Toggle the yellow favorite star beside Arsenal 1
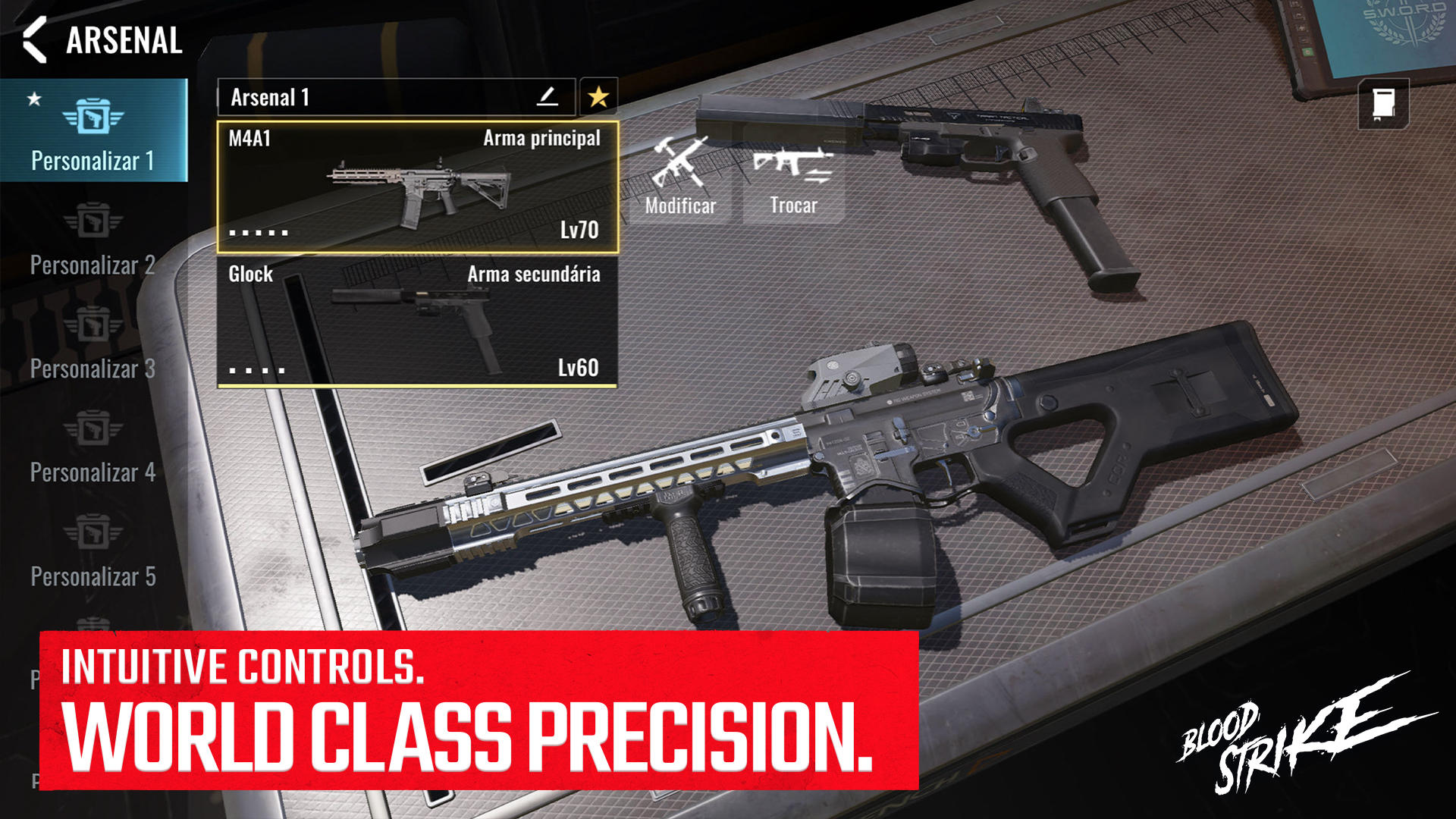This screenshot has height=819, width=1456. (598, 96)
